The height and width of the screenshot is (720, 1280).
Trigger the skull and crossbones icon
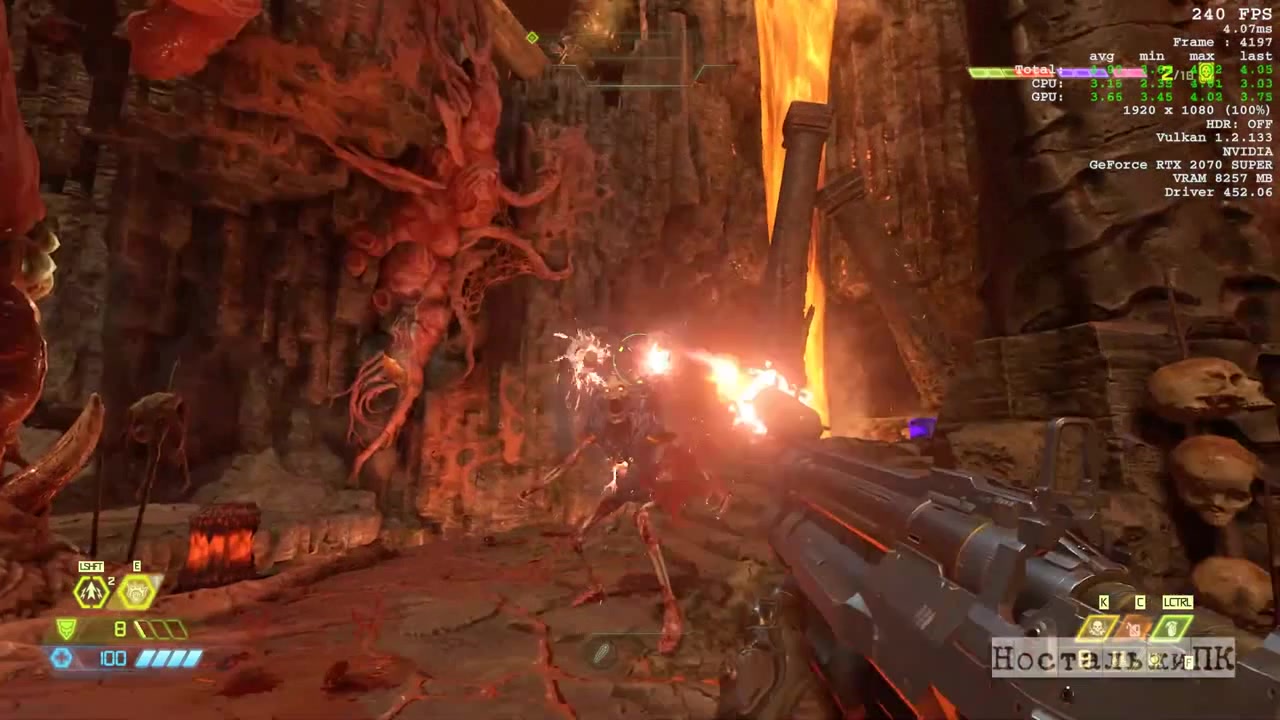pos(1096,628)
